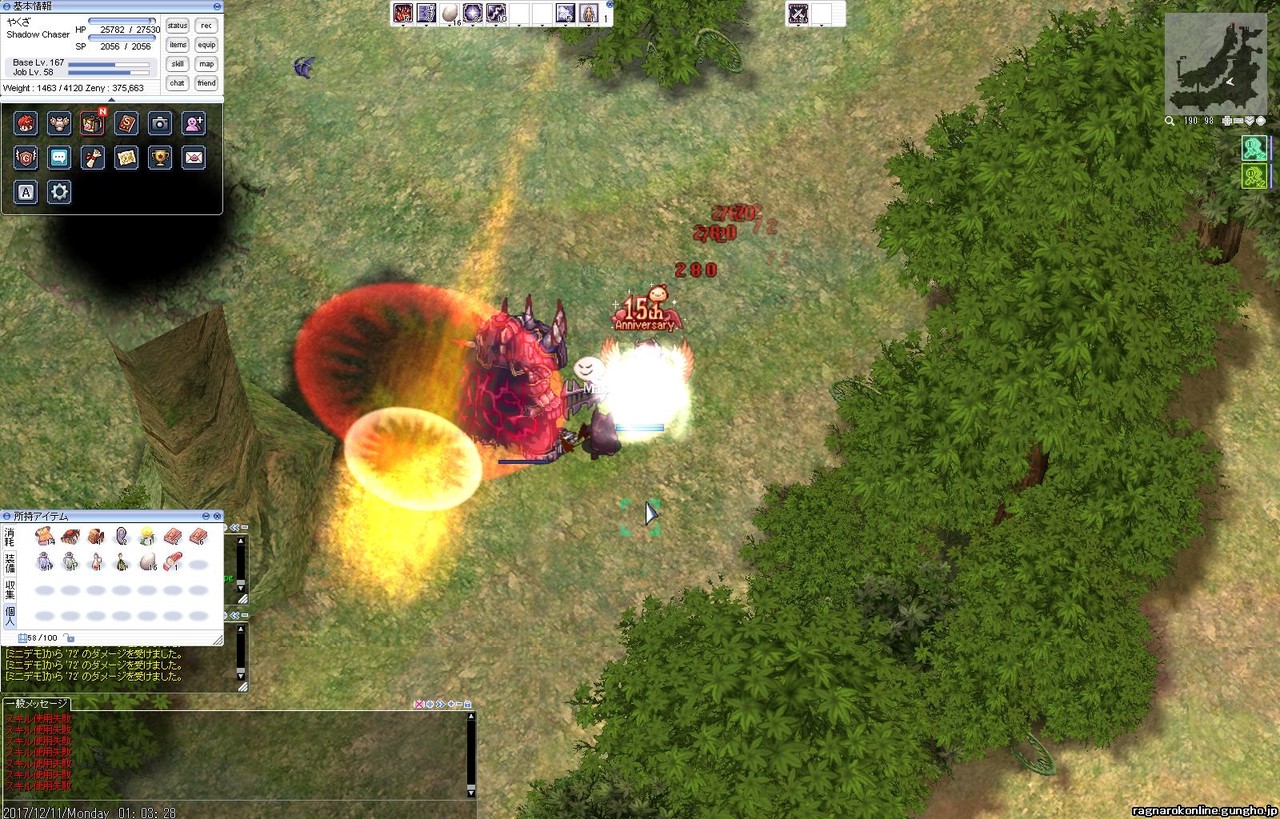Use the egg item on the hotbar
The width and height of the screenshot is (1280, 819).
click(449, 13)
